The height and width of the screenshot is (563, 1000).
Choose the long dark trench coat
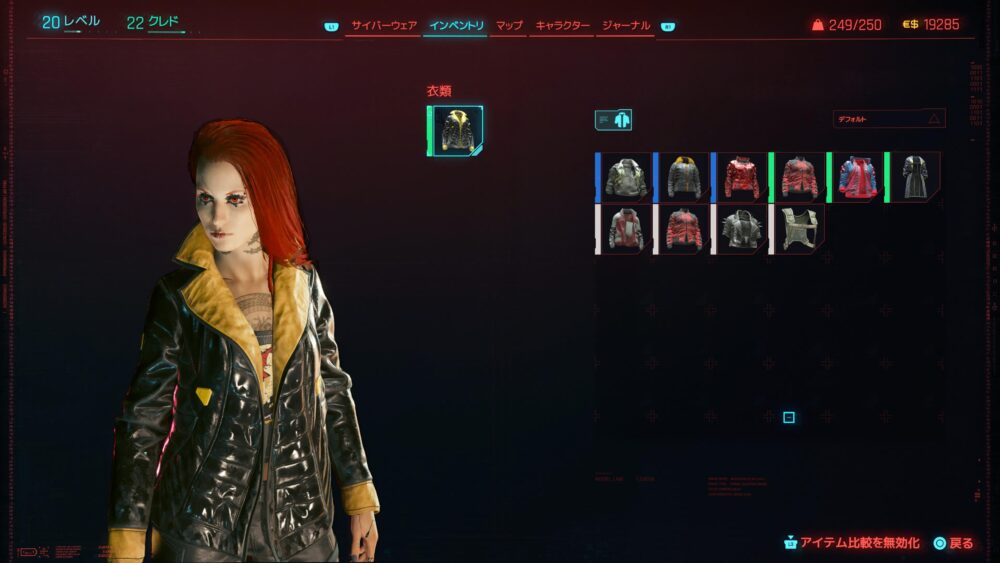[x=916, y=177]
